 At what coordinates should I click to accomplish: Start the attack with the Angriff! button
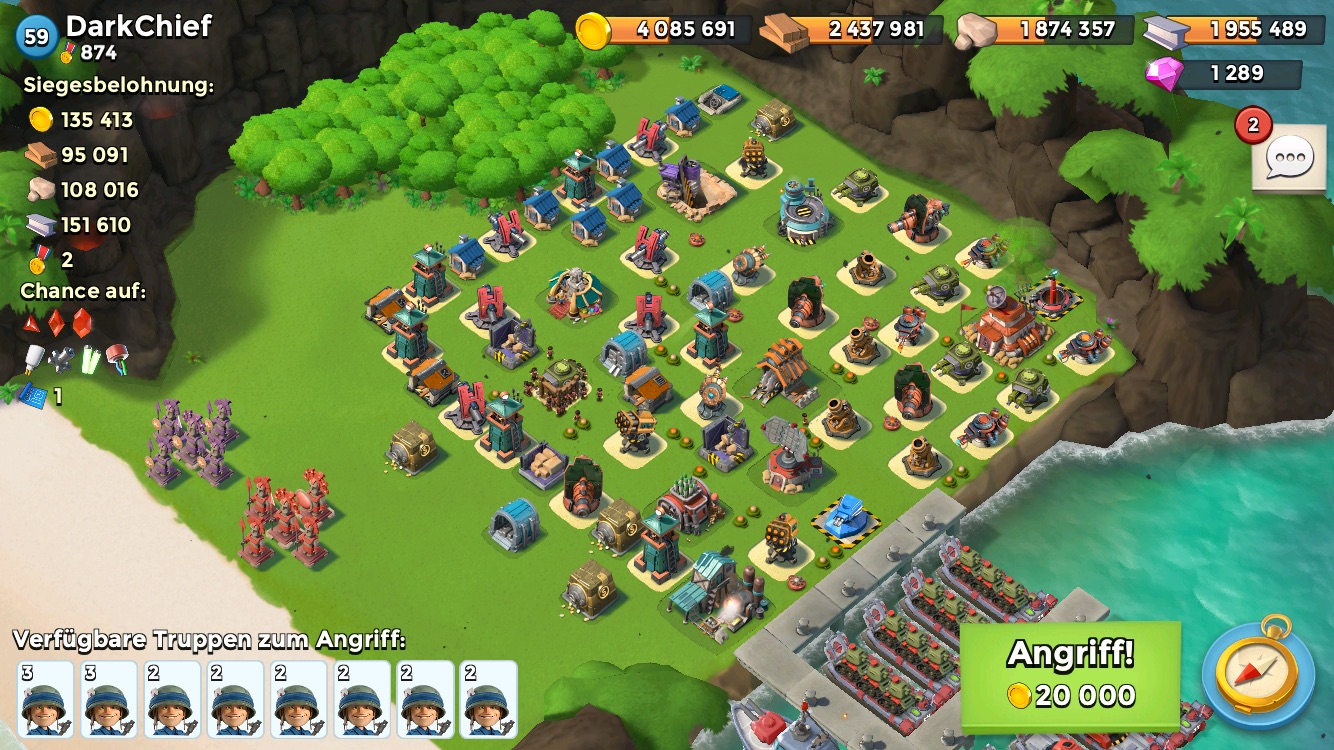coord(1070,675)
